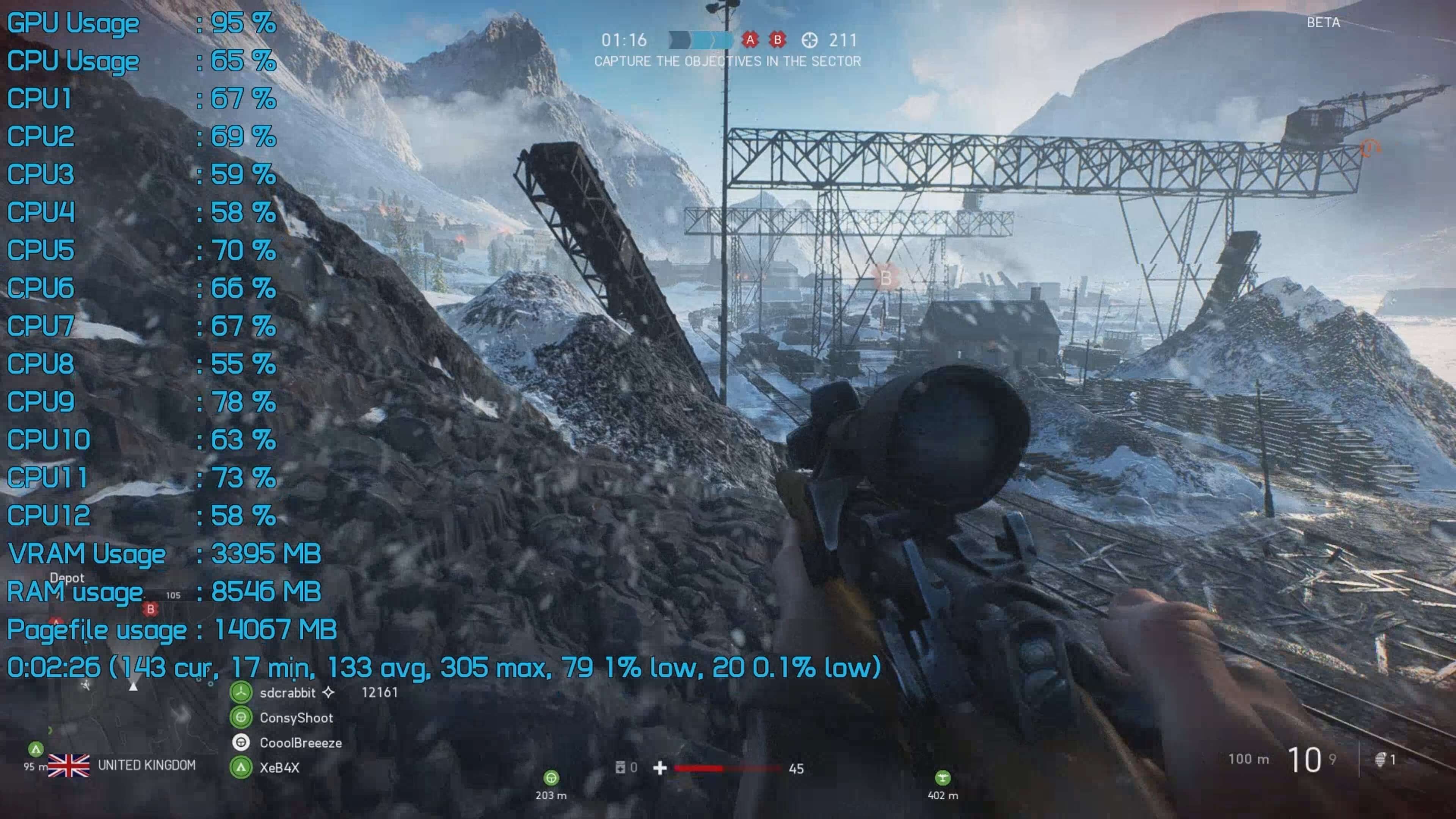
Task: Click the objective A flag icon
Action: (750, 39)
